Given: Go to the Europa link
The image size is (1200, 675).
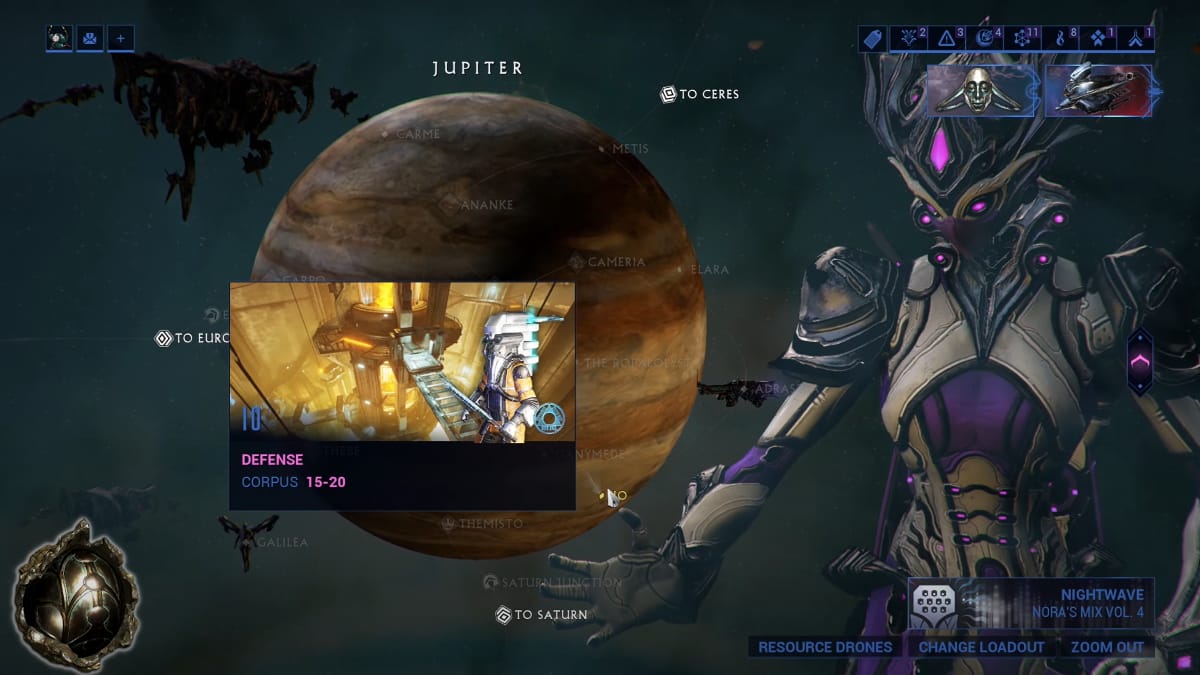Looking at the screenshot, I should tap(193, 338).
